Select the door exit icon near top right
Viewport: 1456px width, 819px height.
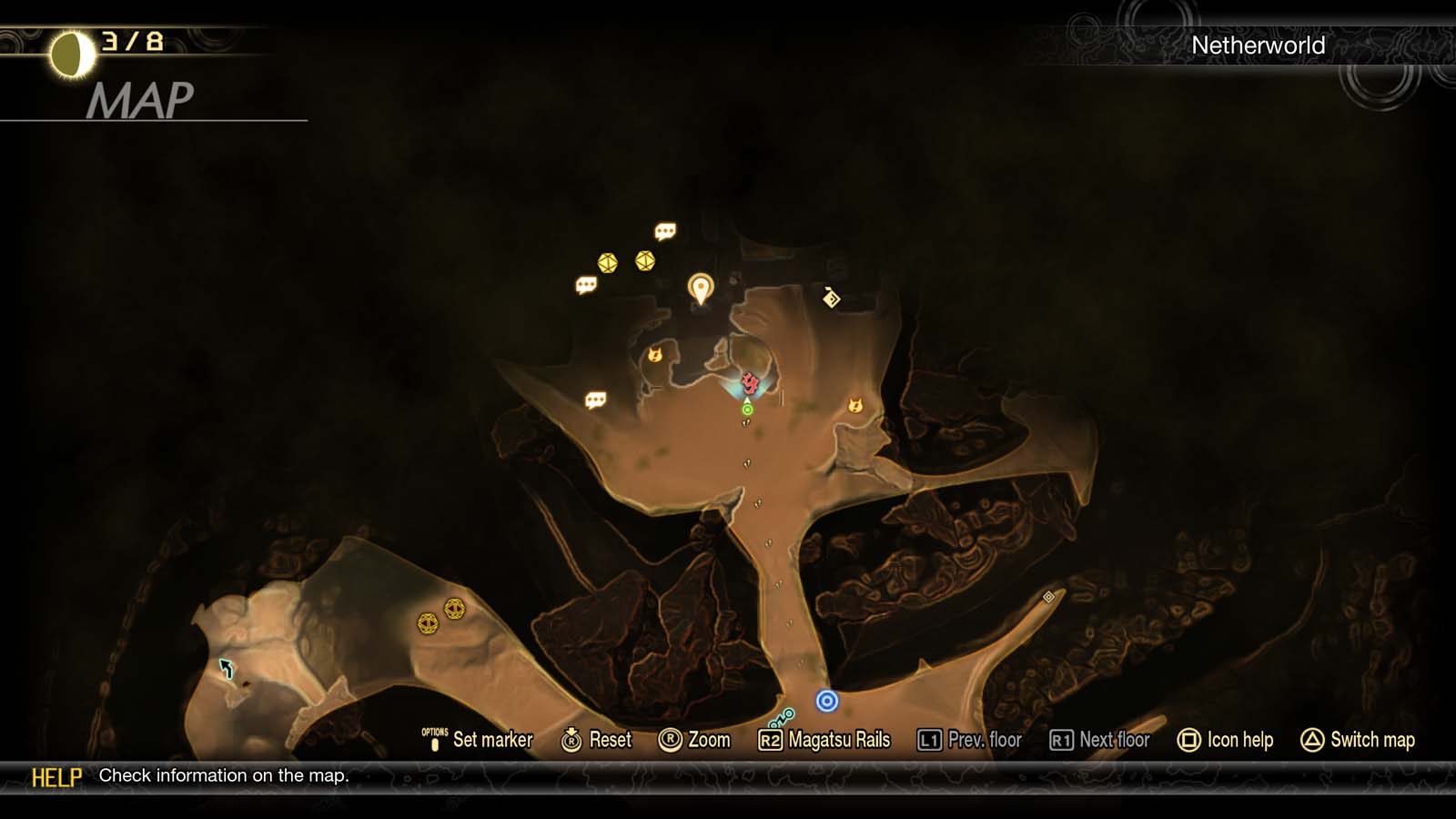[830, 299]
